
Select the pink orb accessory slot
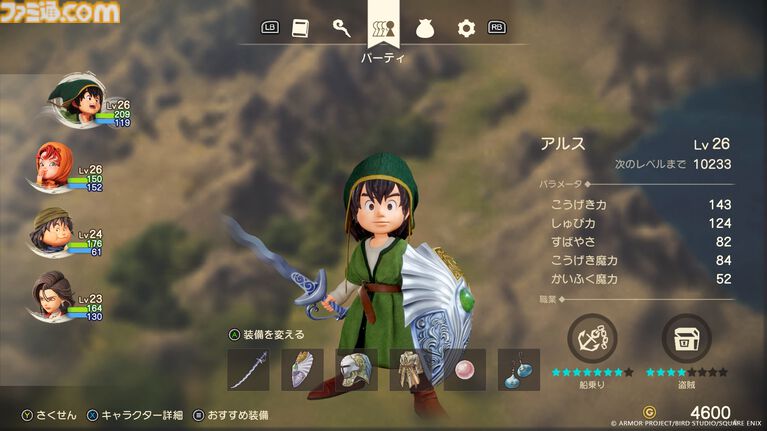click(464, 370)
